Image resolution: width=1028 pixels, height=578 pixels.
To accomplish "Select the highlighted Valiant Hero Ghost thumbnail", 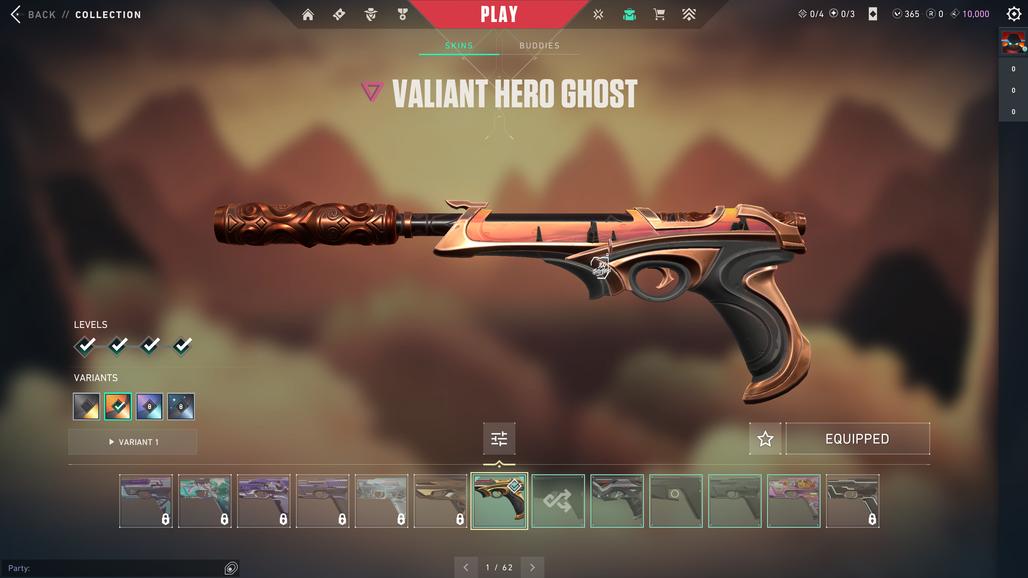I will click(499, 501).
